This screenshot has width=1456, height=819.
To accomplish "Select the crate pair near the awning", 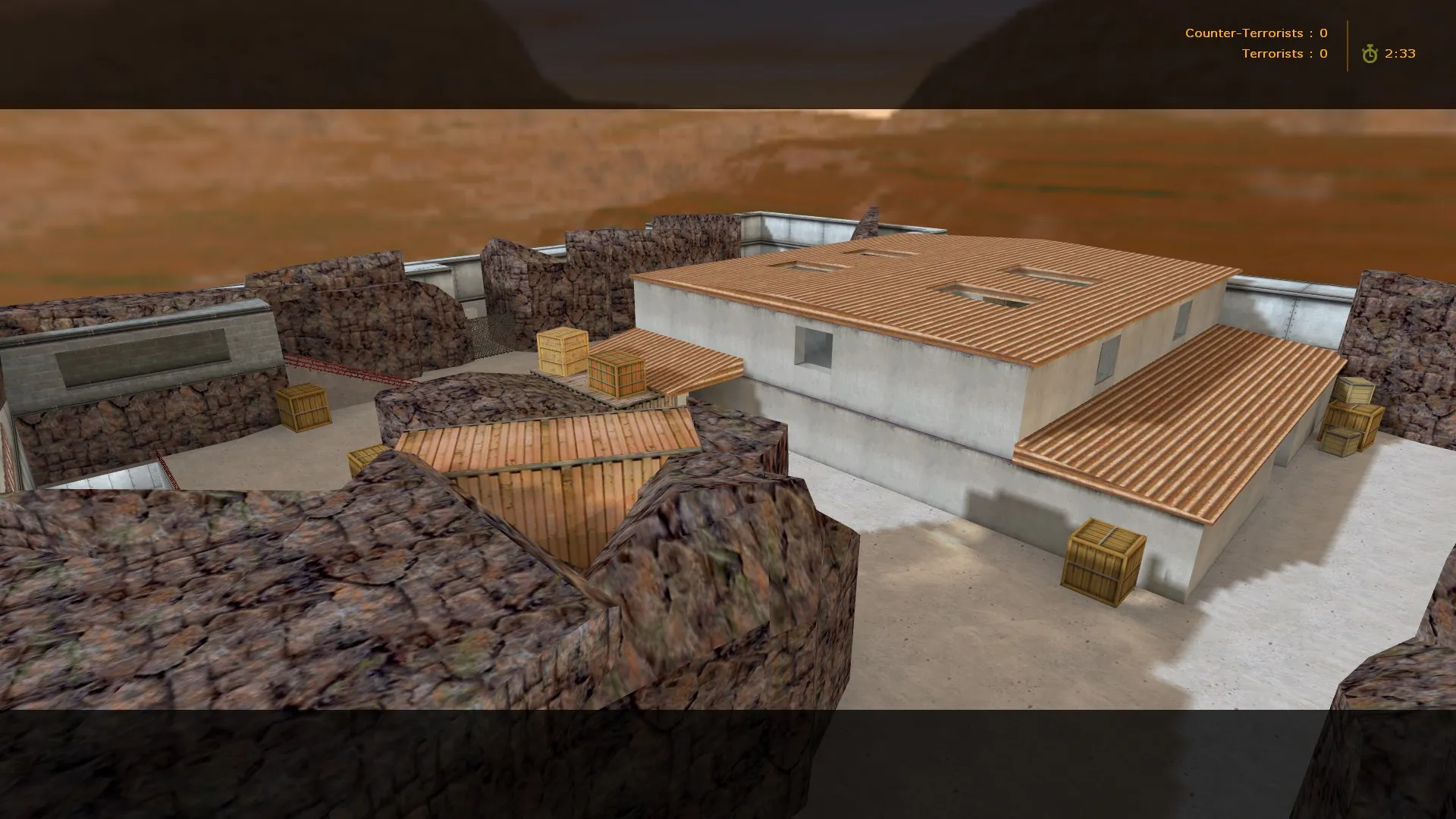I will point(591,364).
